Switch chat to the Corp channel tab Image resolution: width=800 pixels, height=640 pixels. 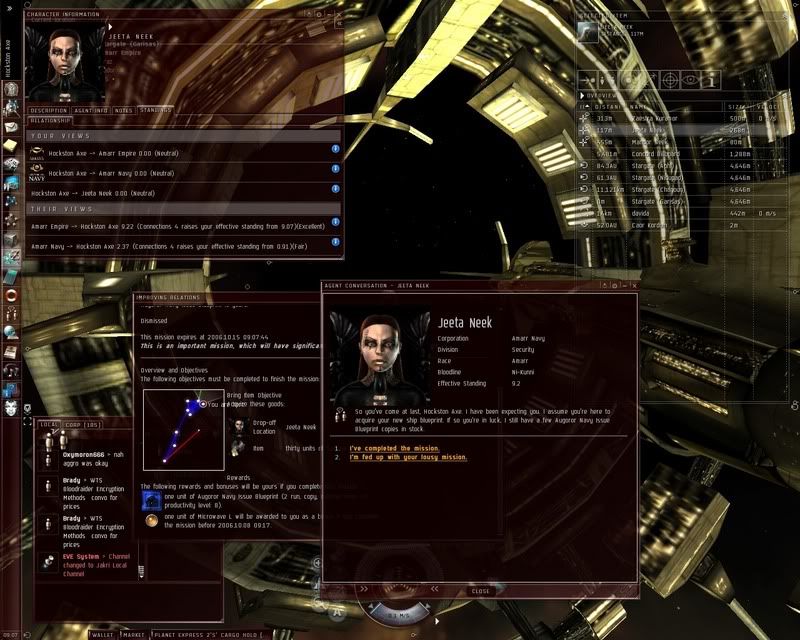[x=67, y=425]
